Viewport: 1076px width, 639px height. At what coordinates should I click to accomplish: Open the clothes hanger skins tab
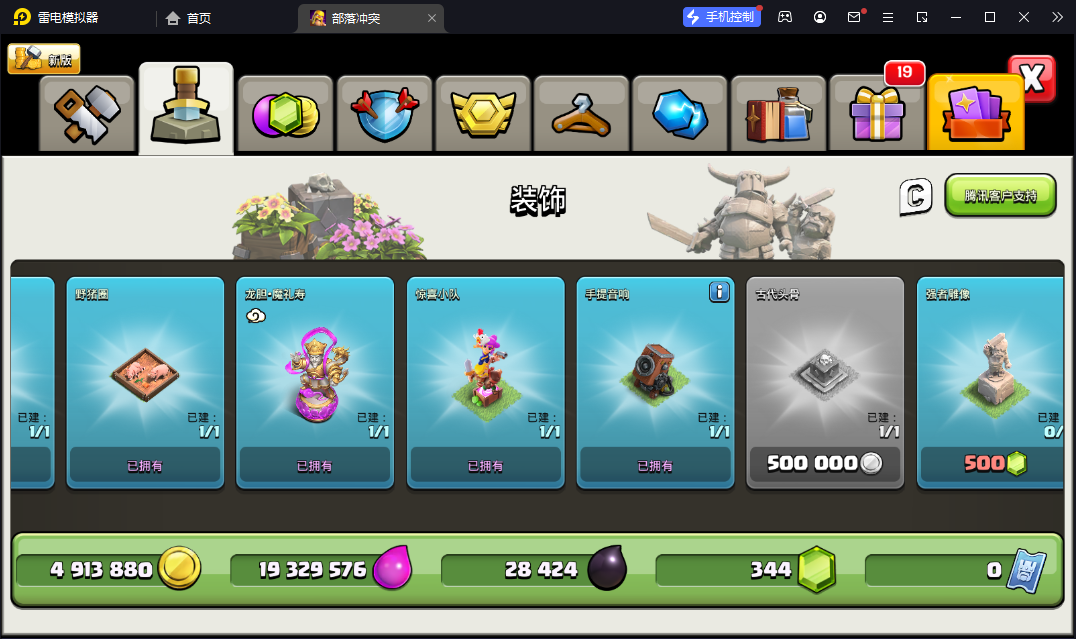tap(581, 114)
